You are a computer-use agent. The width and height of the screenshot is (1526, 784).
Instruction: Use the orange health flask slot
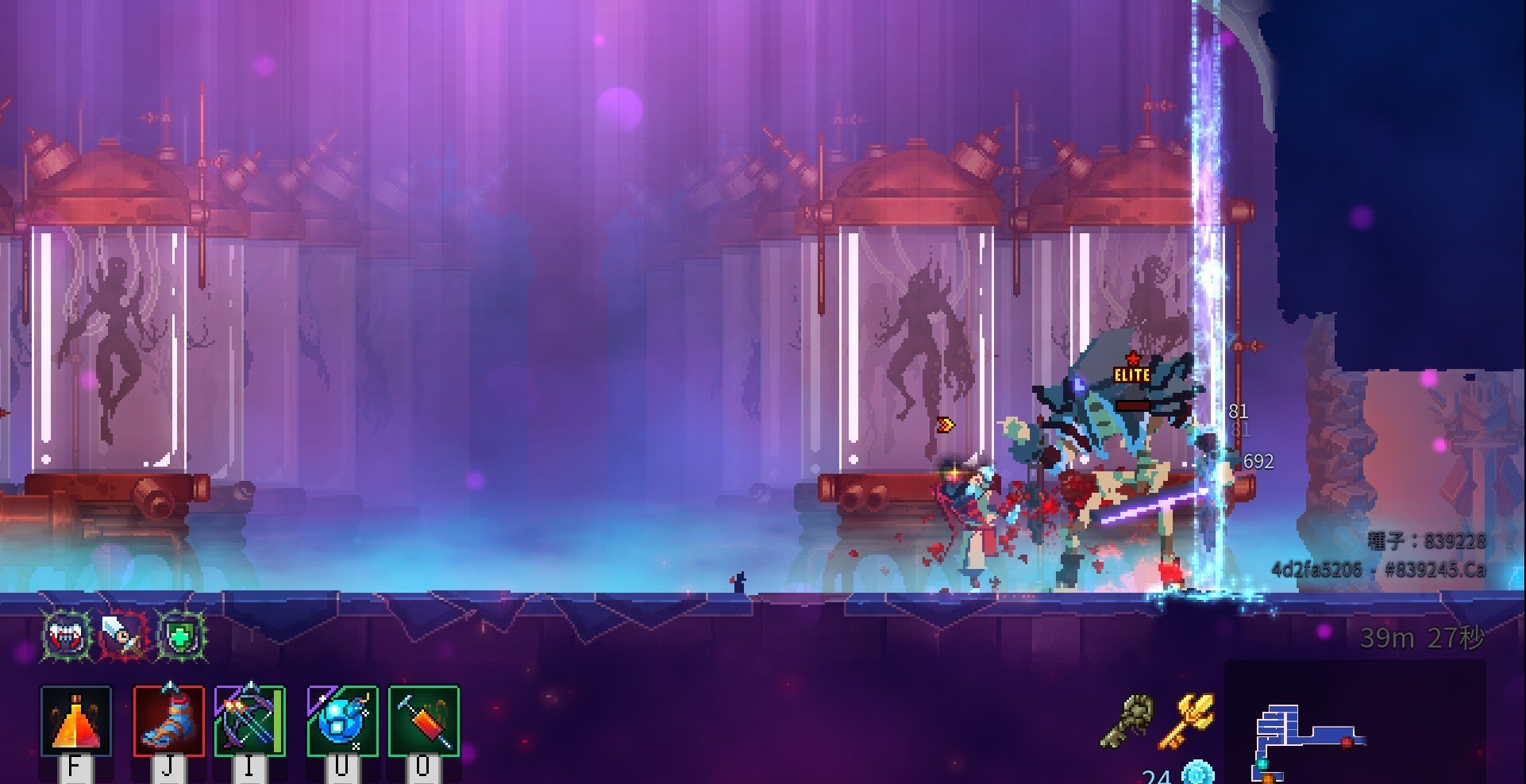click(75, 721)
